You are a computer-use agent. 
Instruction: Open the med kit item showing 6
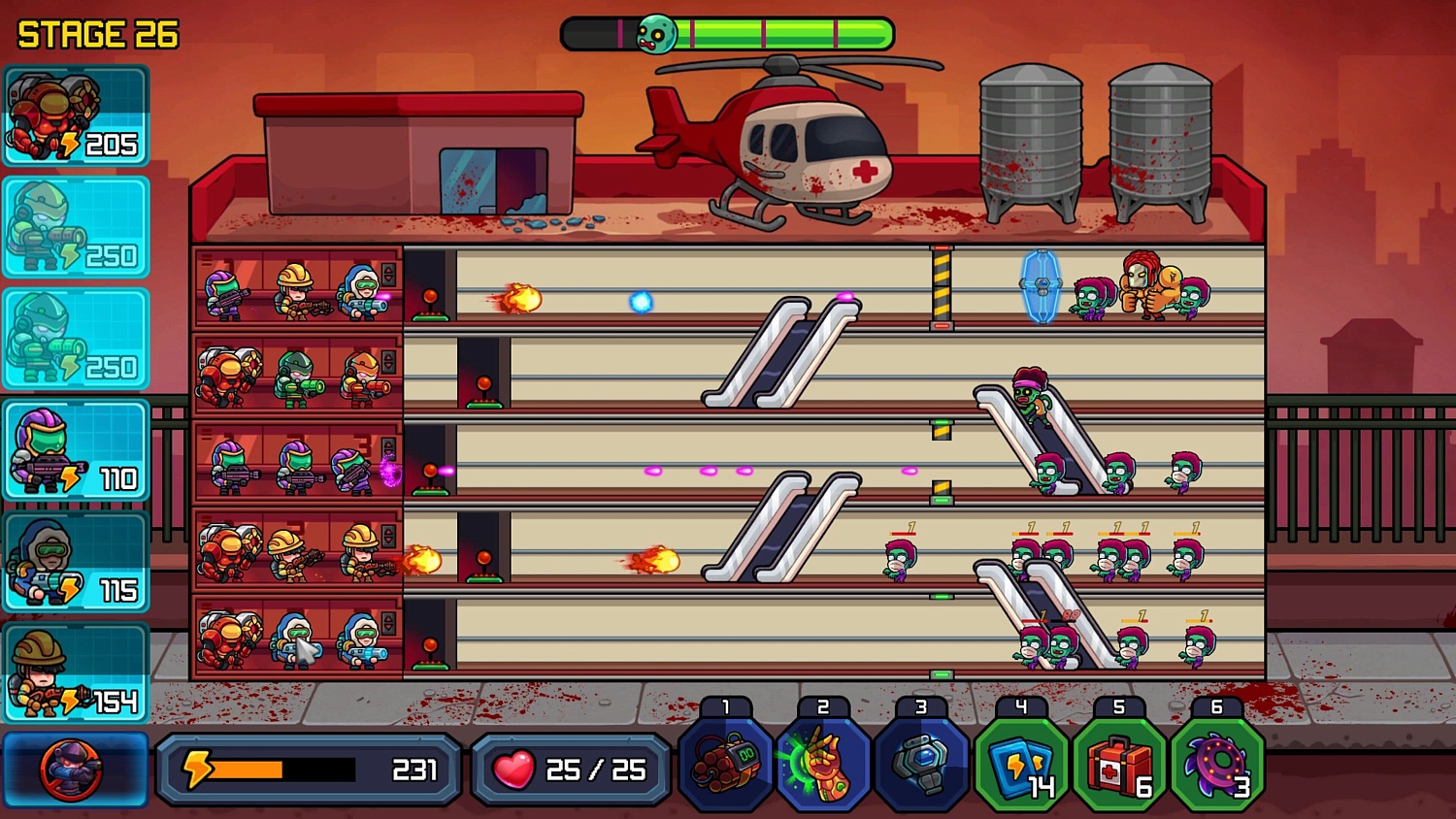pyautogui.click(x=1116, y=765)
